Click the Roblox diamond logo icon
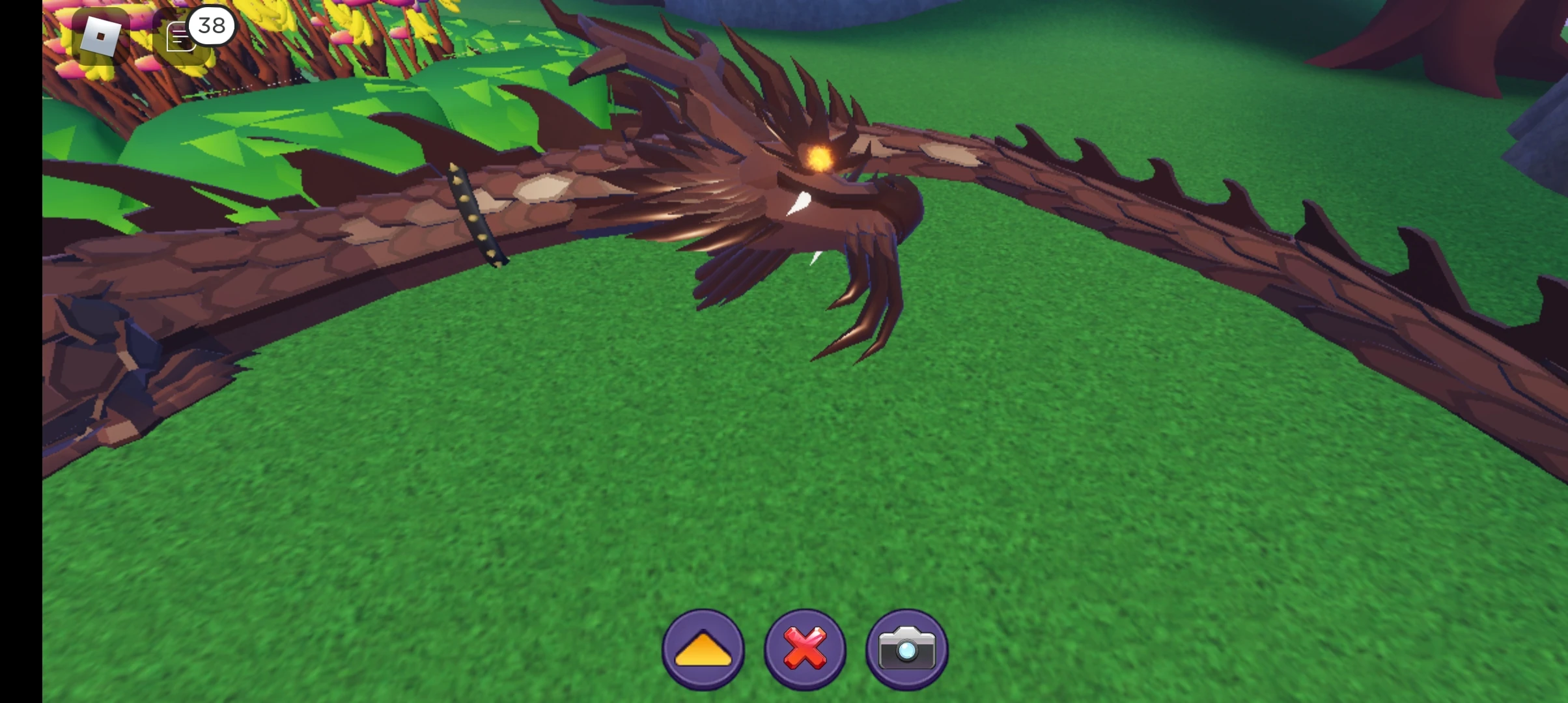1568x703 pixels. coord(100,36)
